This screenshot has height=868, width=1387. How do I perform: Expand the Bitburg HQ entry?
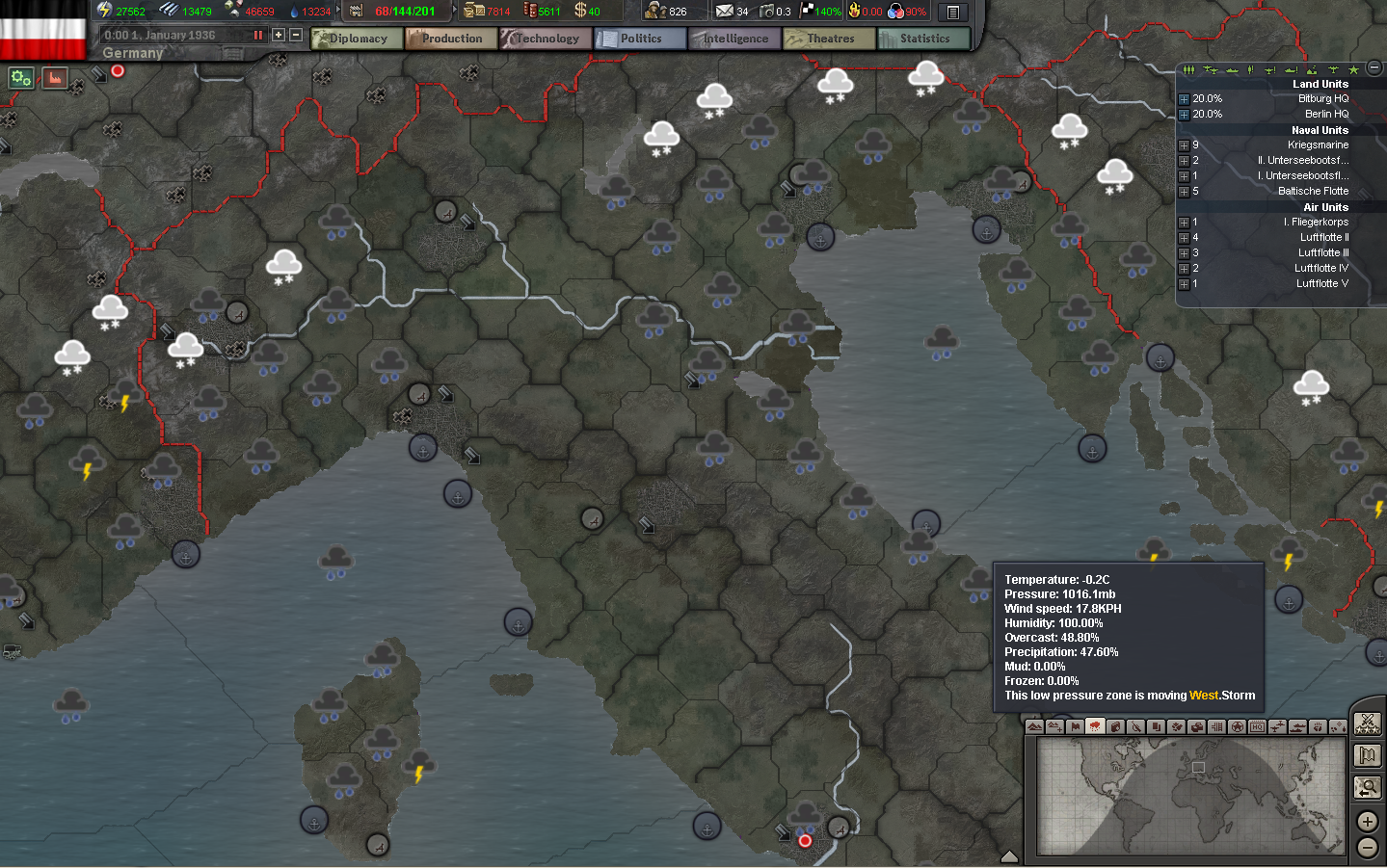1184,98
